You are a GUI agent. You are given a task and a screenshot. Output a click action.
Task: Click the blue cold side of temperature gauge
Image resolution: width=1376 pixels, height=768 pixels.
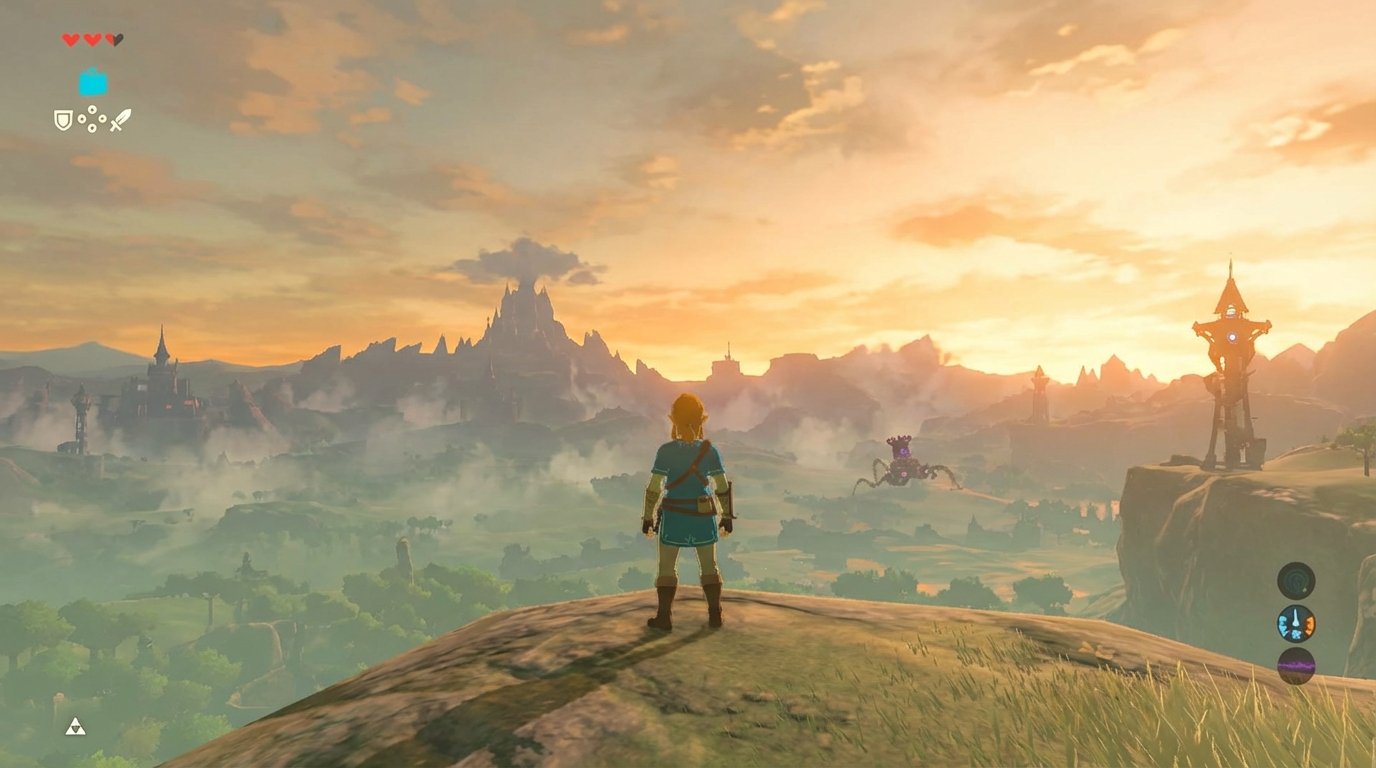coord(1284,626)
